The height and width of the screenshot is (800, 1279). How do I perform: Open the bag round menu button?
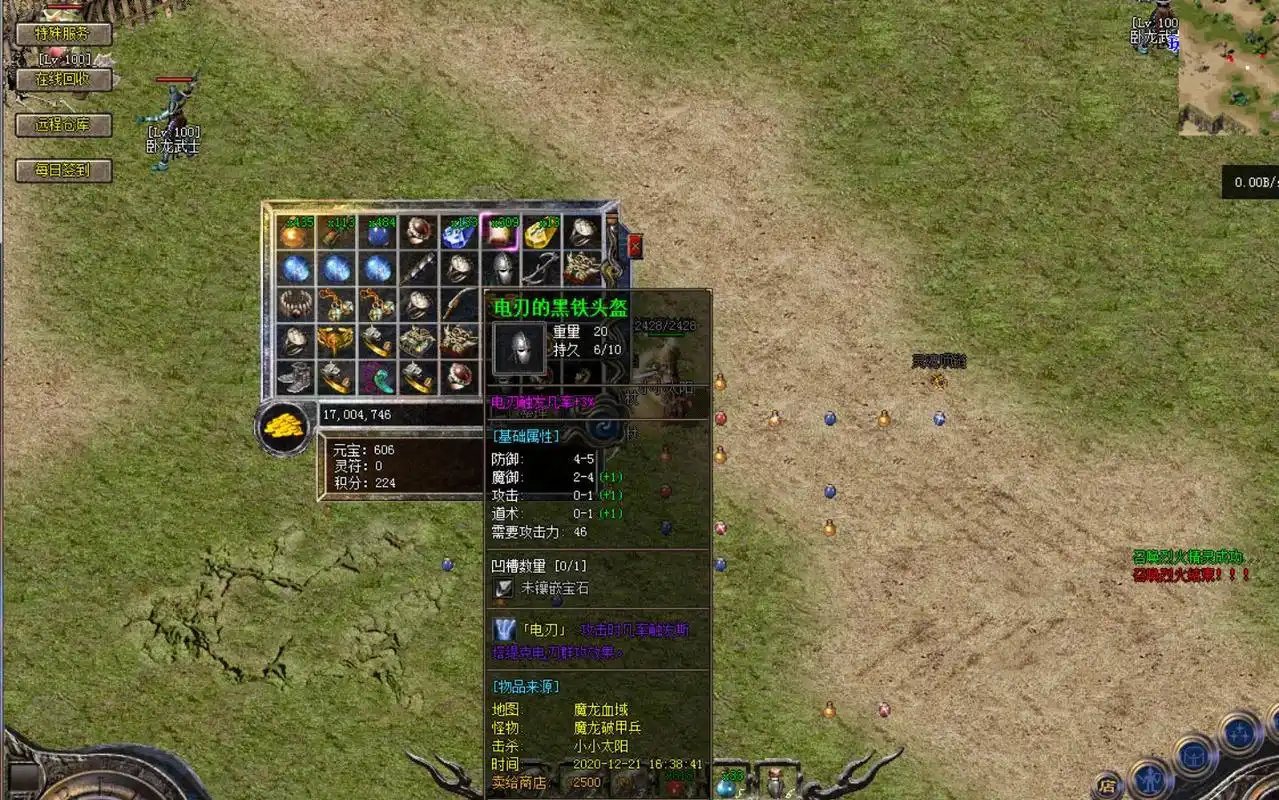point(1192,756)
